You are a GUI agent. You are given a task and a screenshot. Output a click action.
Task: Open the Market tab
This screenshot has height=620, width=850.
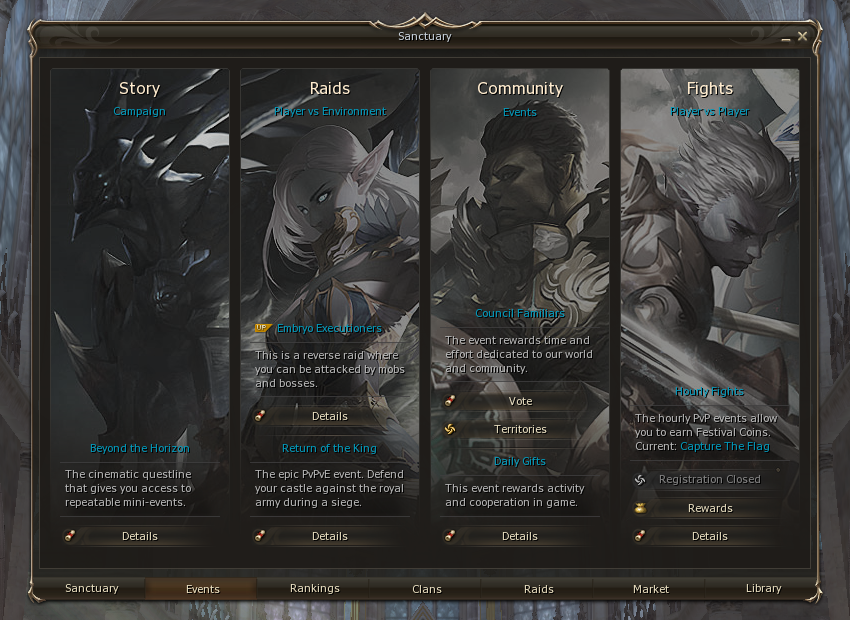click(651, 589)
